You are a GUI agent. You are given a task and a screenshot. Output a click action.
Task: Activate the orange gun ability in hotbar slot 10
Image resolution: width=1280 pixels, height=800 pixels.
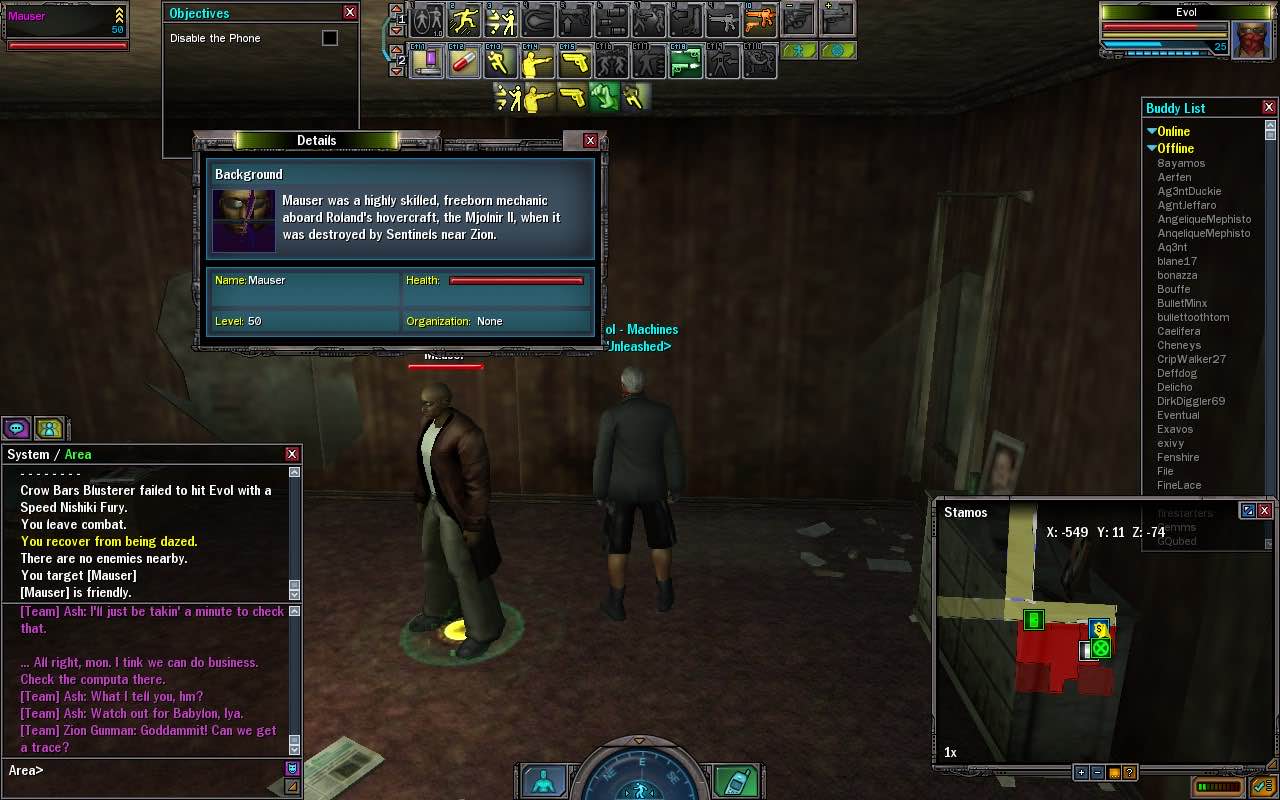pos(761,19)
